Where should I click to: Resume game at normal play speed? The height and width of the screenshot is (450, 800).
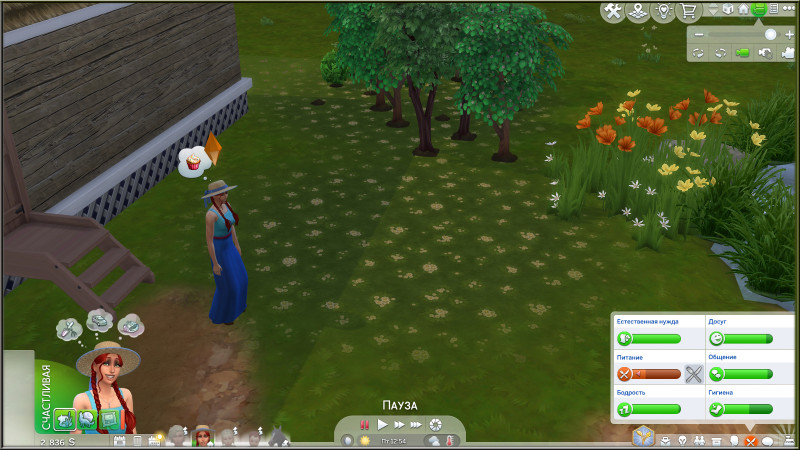pyautogui.click(x=382, y=425)
